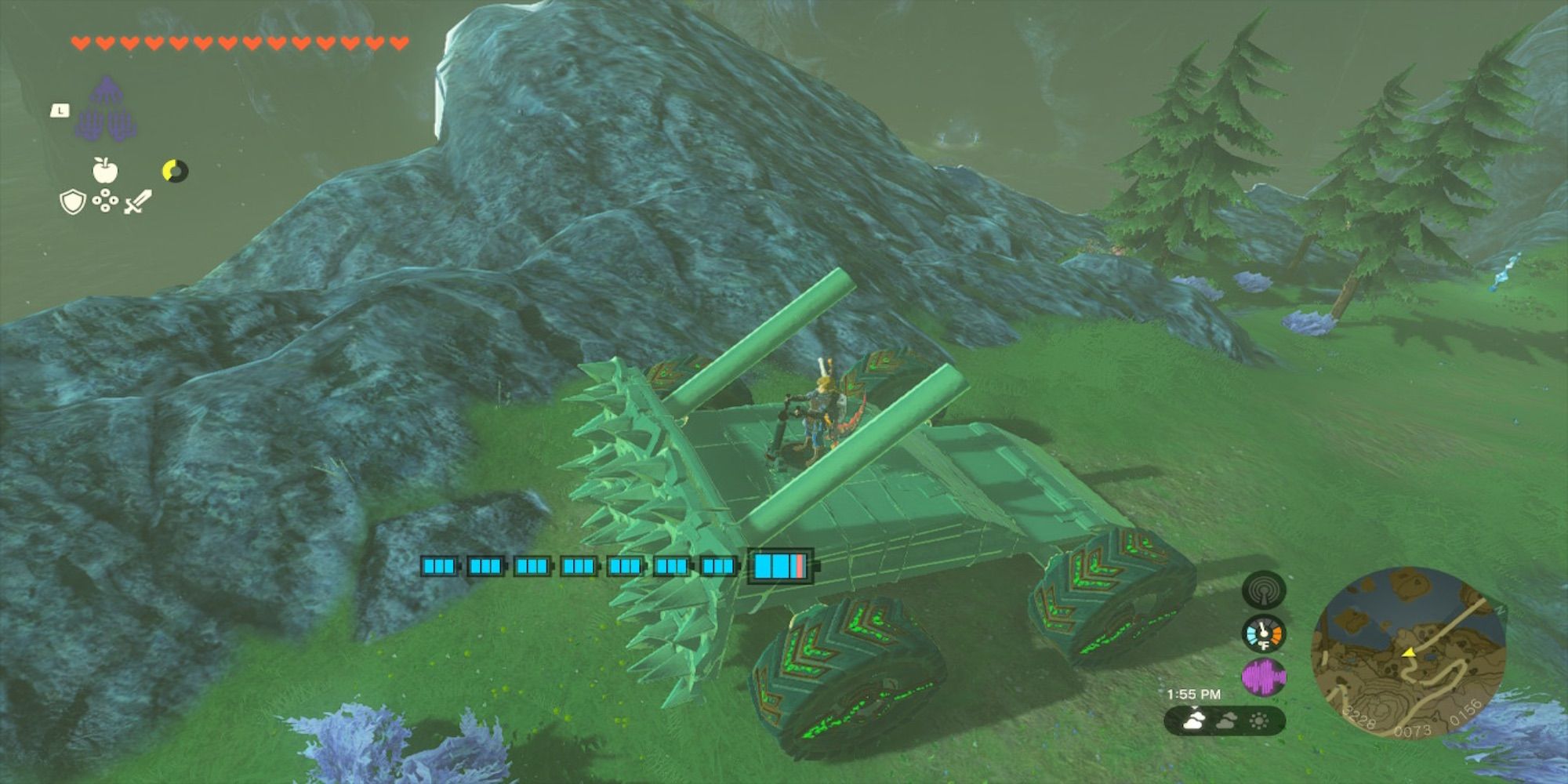Open the sword weapon quick-select icon

[x=137, y=201]
